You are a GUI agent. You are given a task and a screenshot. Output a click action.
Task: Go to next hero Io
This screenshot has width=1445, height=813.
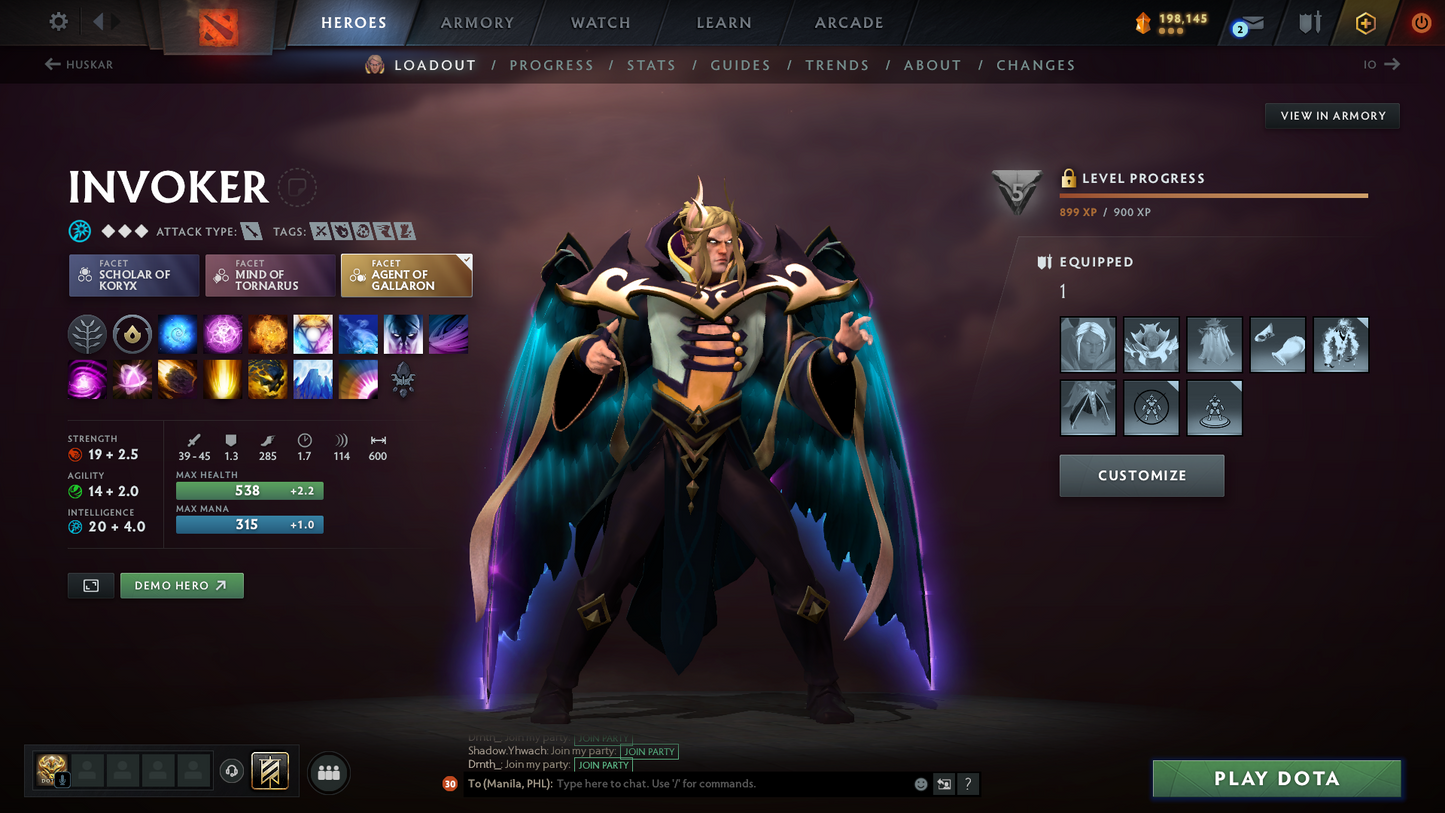1382,64
